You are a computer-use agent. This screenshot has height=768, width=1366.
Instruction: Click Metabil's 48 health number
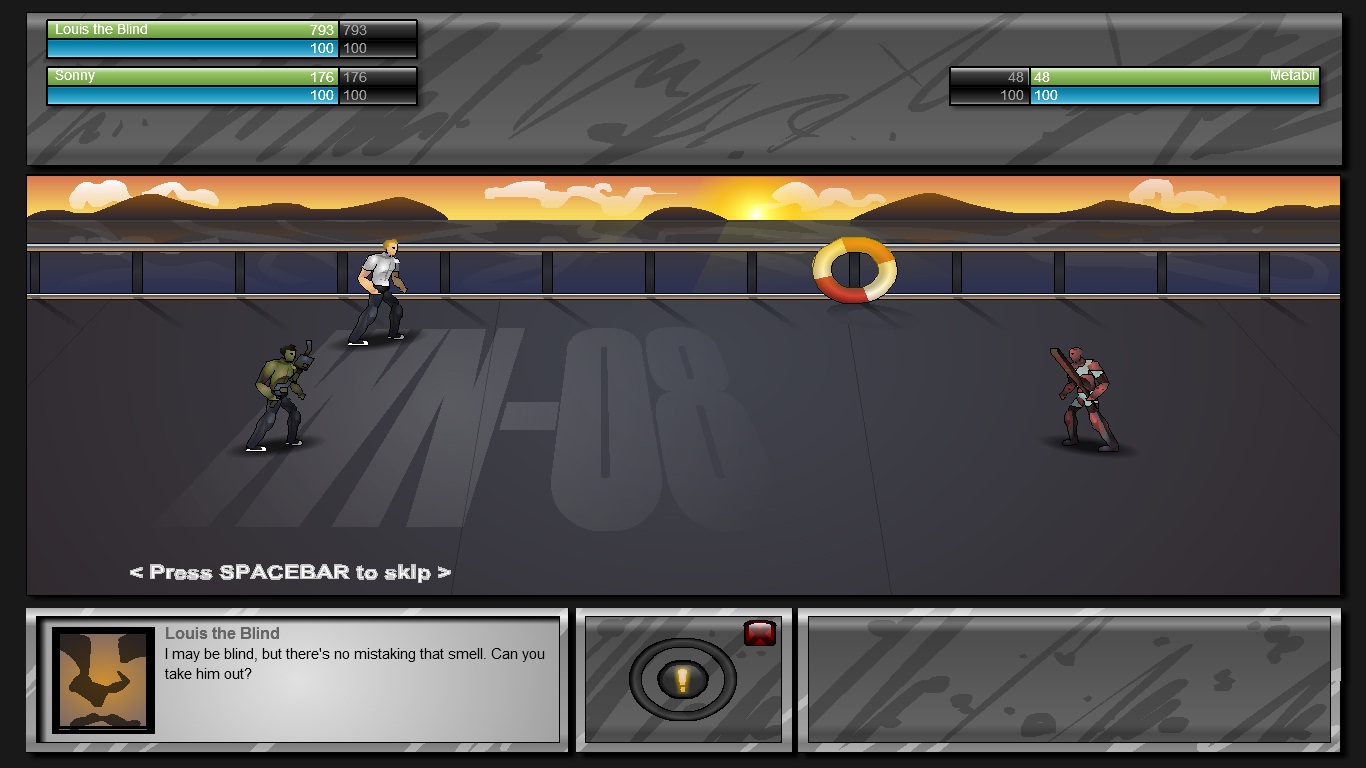(1043, 76)
